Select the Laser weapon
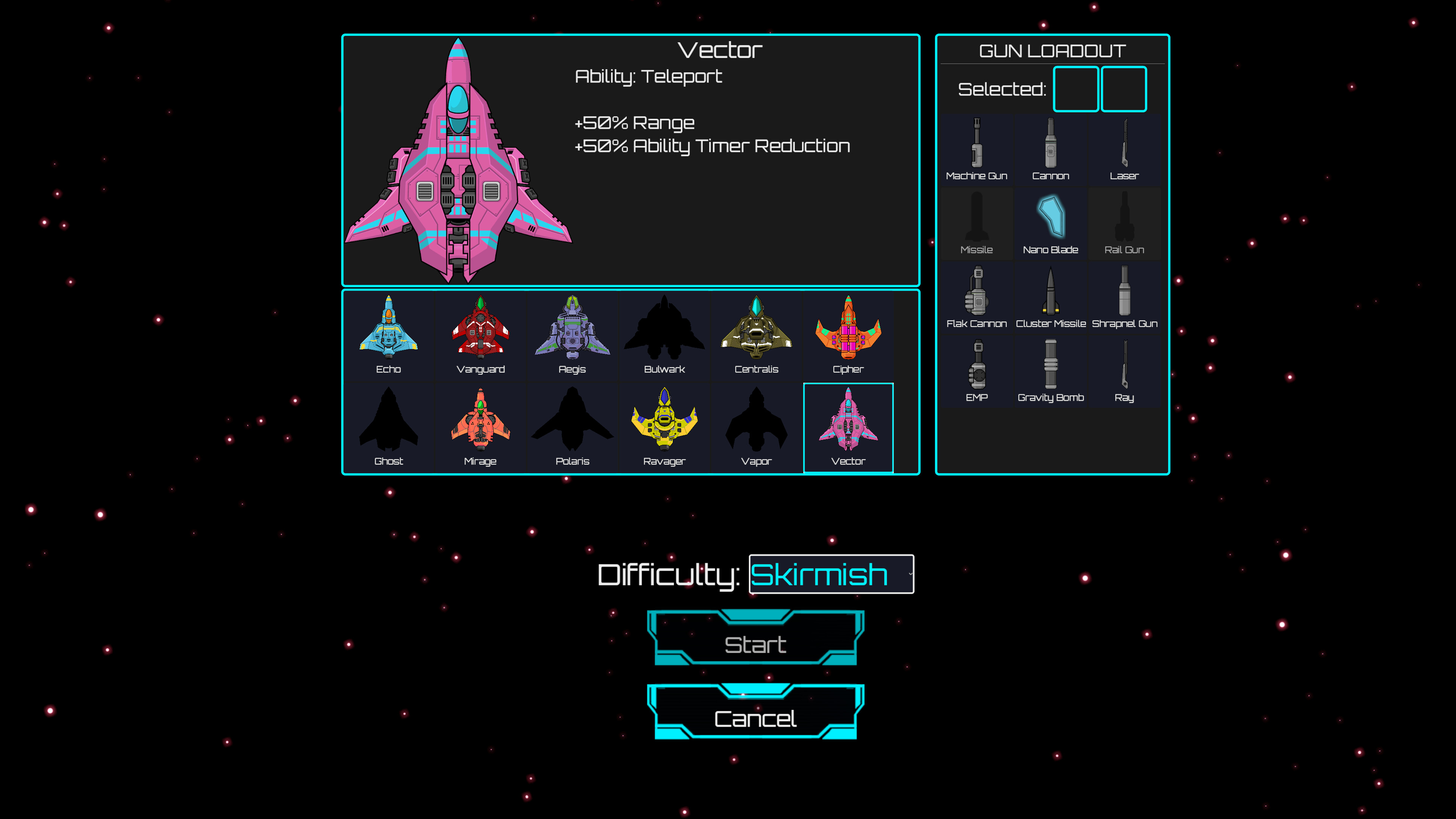Screen dimensions: 1456x819 point(1125,148)
